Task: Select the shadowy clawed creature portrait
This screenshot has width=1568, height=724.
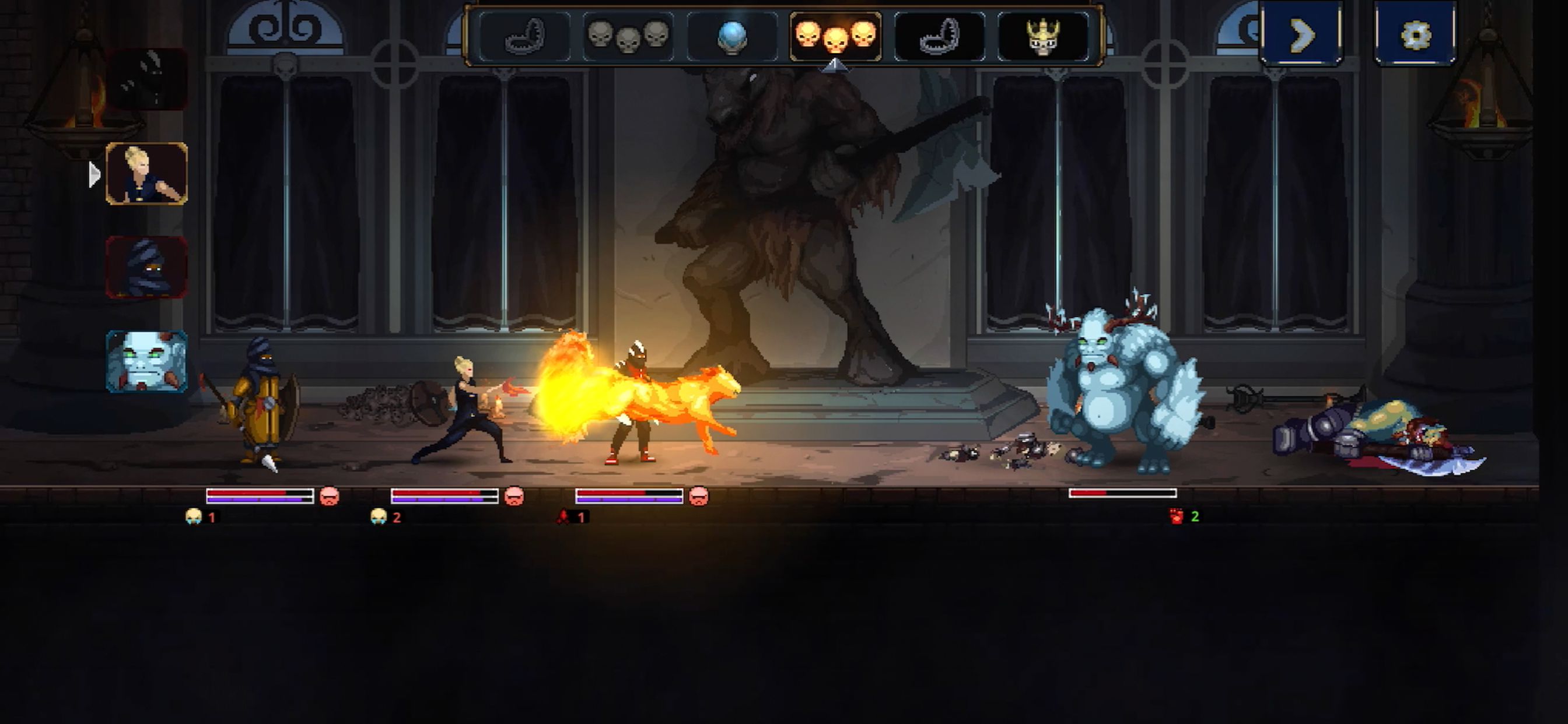Action: pyautogui.click(x=146, y=79)
